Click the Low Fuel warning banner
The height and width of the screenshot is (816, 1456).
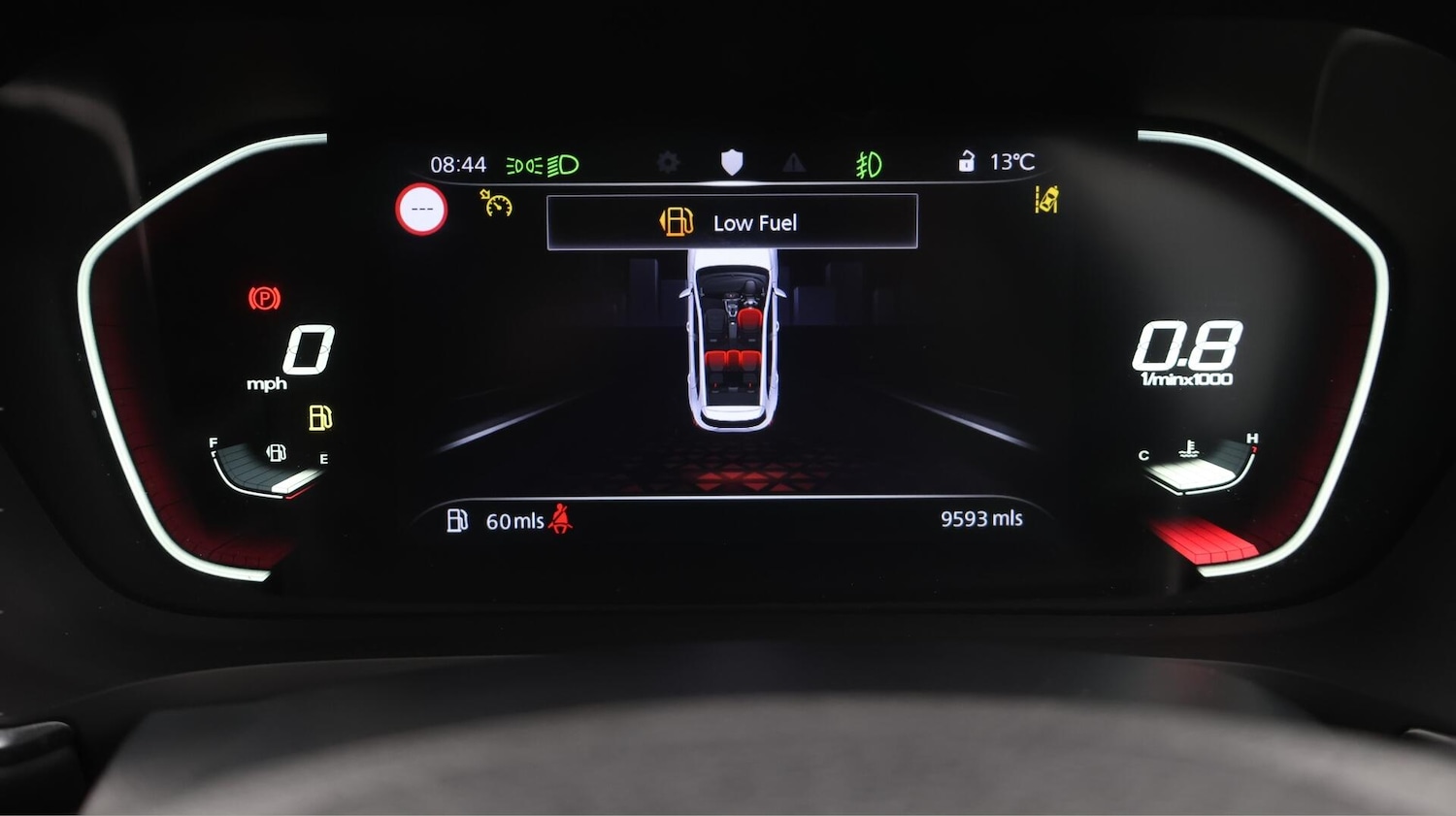click(x=732, y=222)
